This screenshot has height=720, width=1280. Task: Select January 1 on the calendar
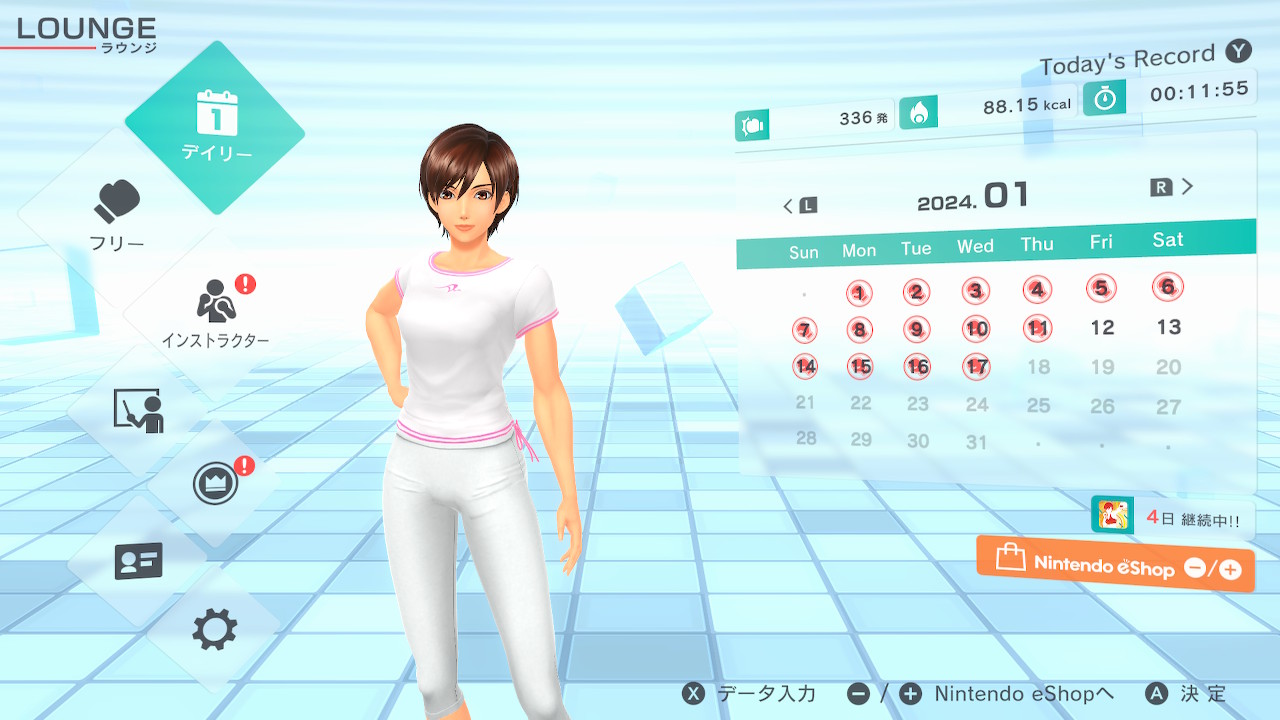point(859,293)
